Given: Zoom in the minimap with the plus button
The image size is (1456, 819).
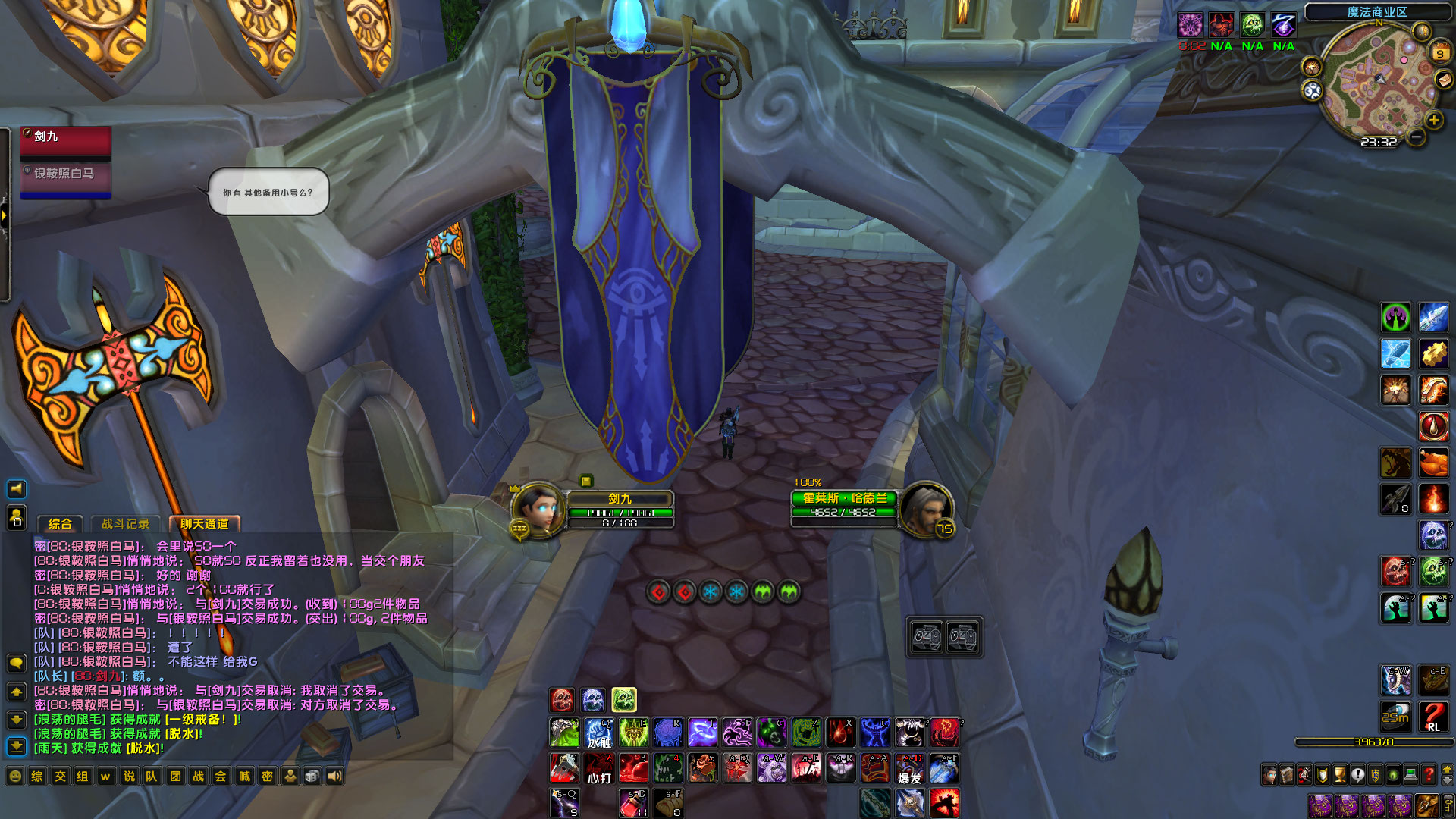Looking at the screenshot, I should 1433,118.
